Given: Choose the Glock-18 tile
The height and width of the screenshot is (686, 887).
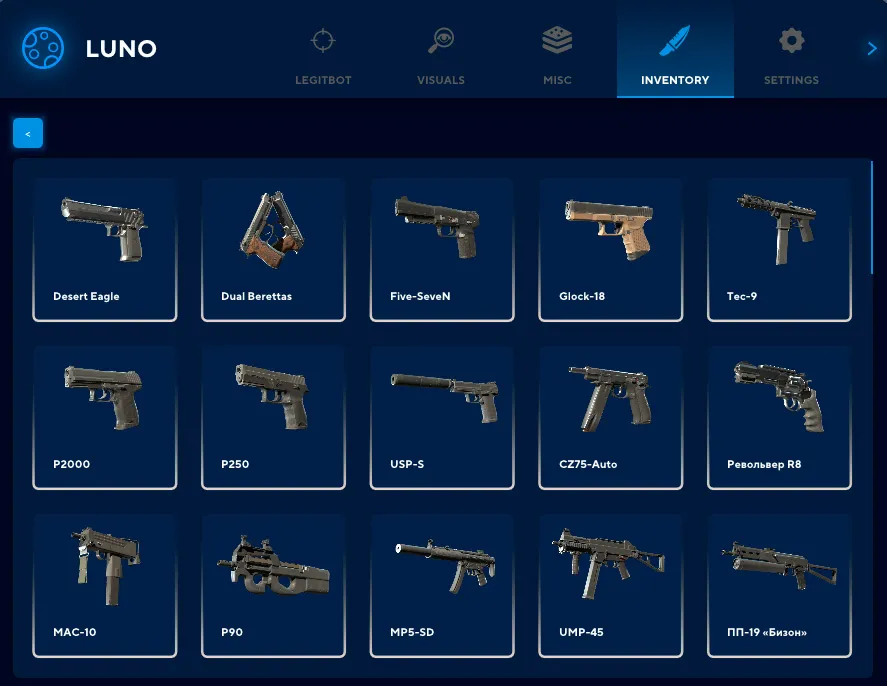Looking at the screenshot, I should click(x=611, y=250).
